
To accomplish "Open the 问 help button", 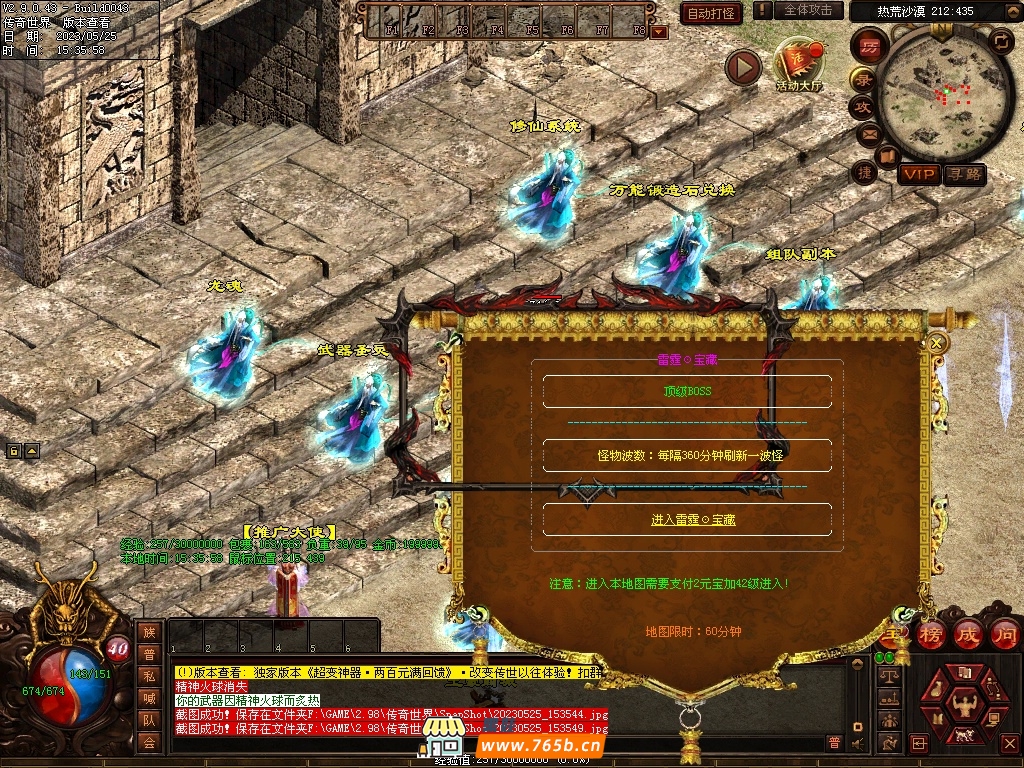I will (x=1004, y=634).
